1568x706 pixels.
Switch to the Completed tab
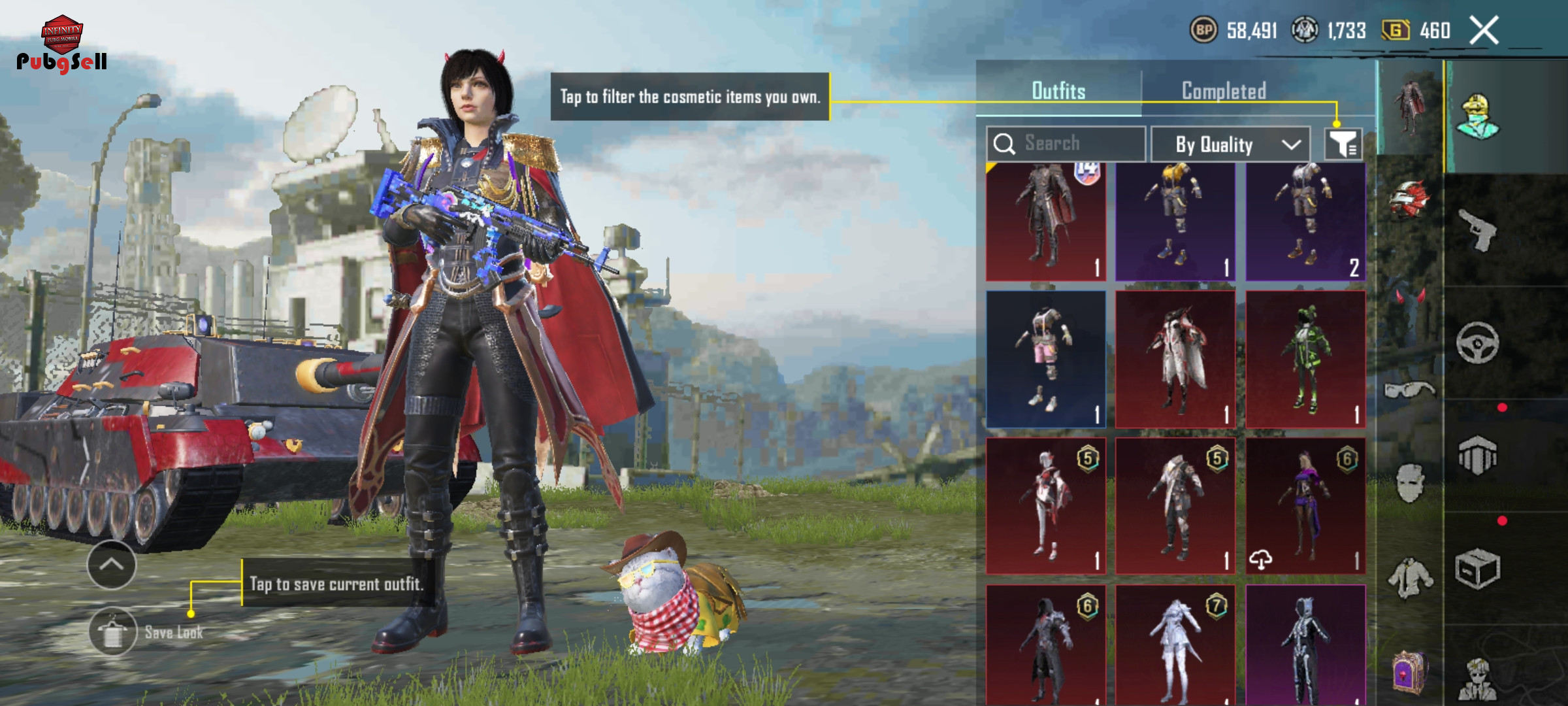[1224, 91]
